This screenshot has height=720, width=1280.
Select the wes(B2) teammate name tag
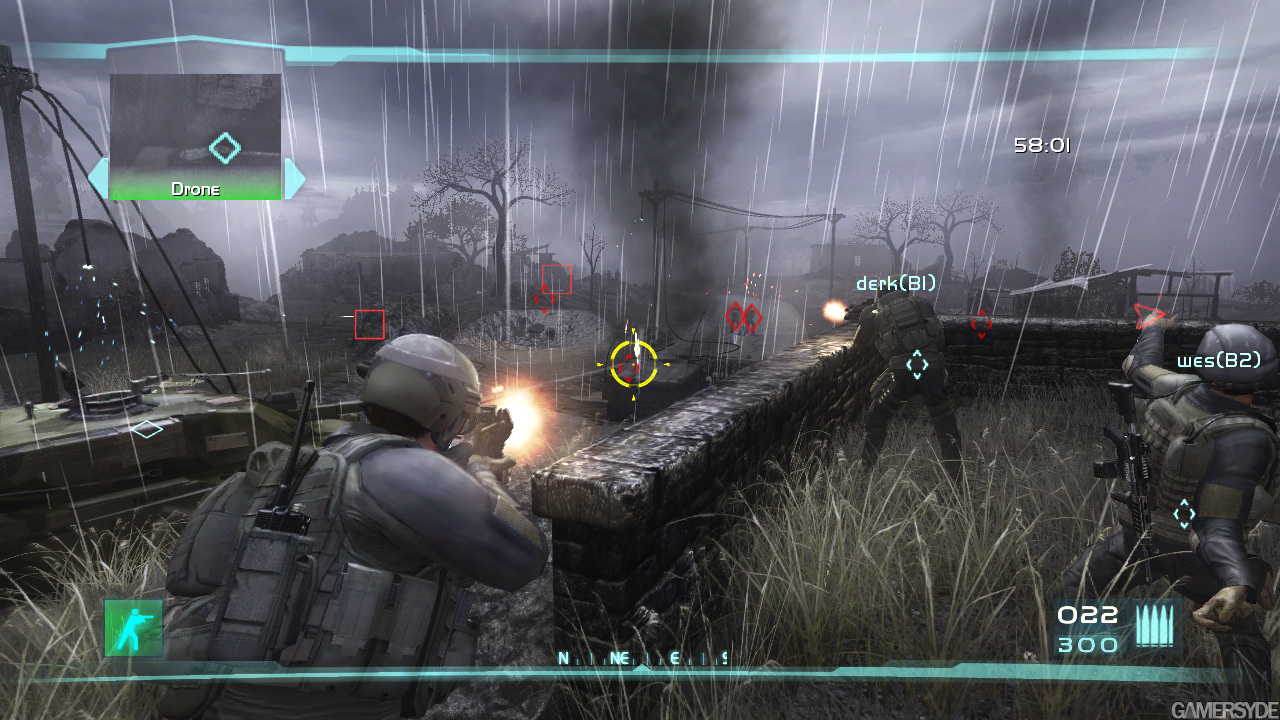1218,360
